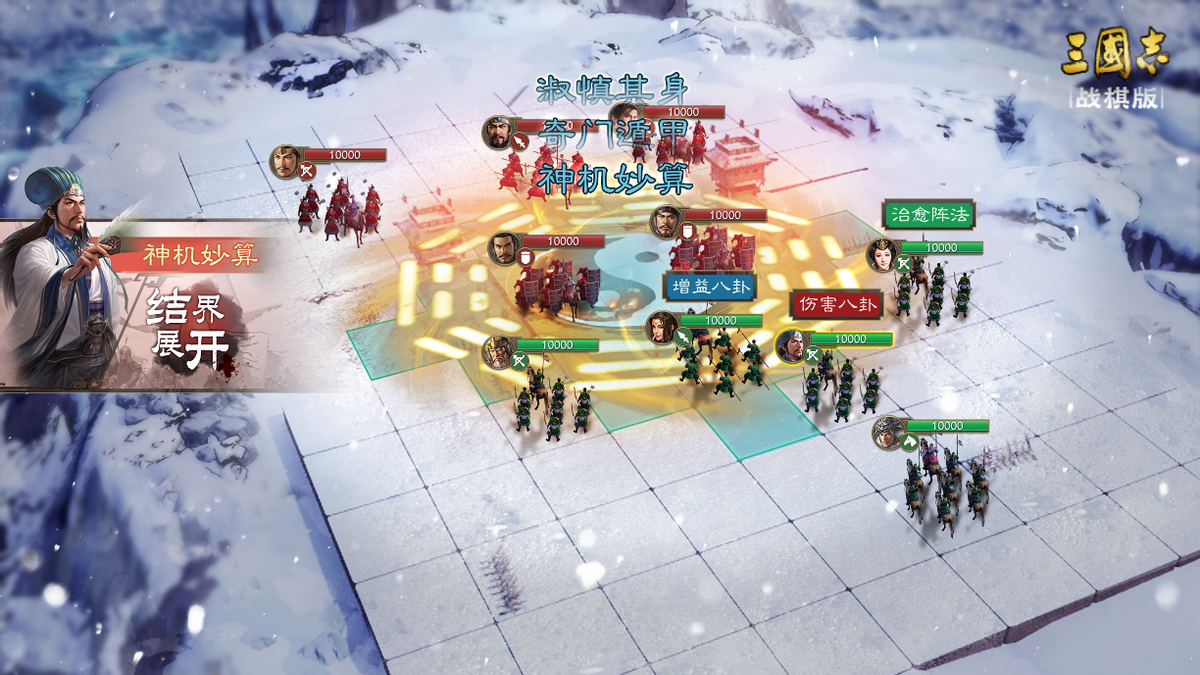This screenshot has width=1200, height=675.
Task: Select the yellow-outlined helmeted general portrait
Action: point(790,345)
